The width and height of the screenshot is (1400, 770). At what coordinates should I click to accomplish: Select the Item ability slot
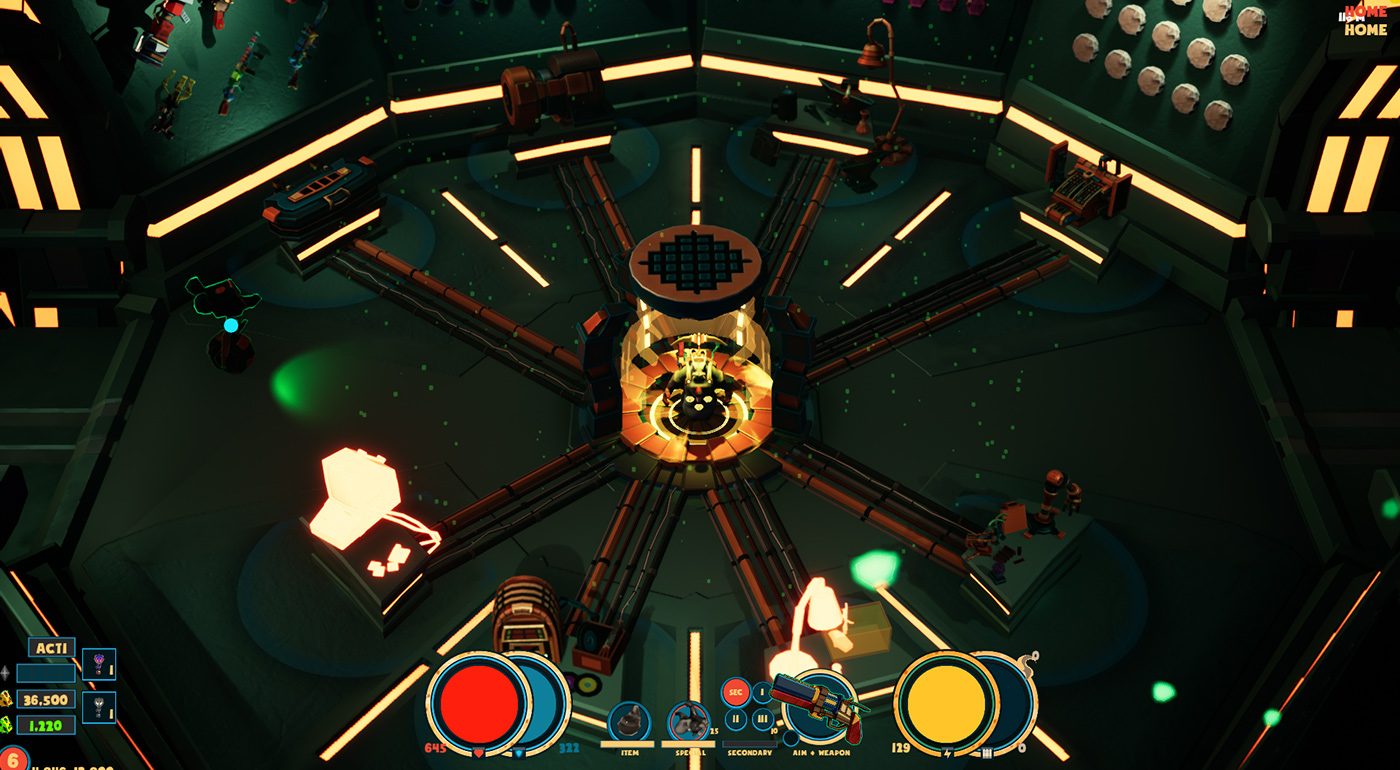coord(629,721)
